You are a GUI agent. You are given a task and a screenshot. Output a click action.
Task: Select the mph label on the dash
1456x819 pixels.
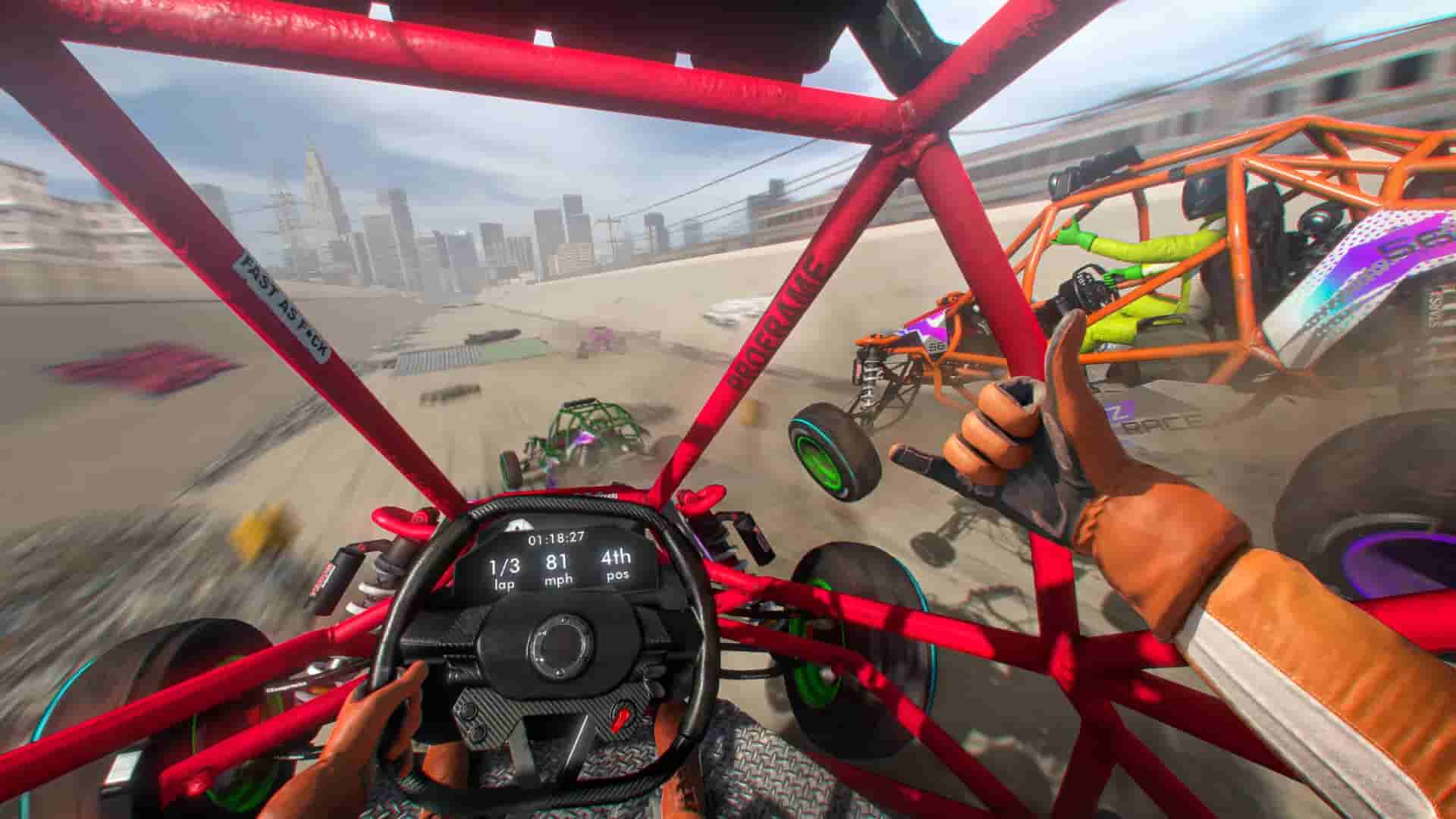tap(559, 579)
